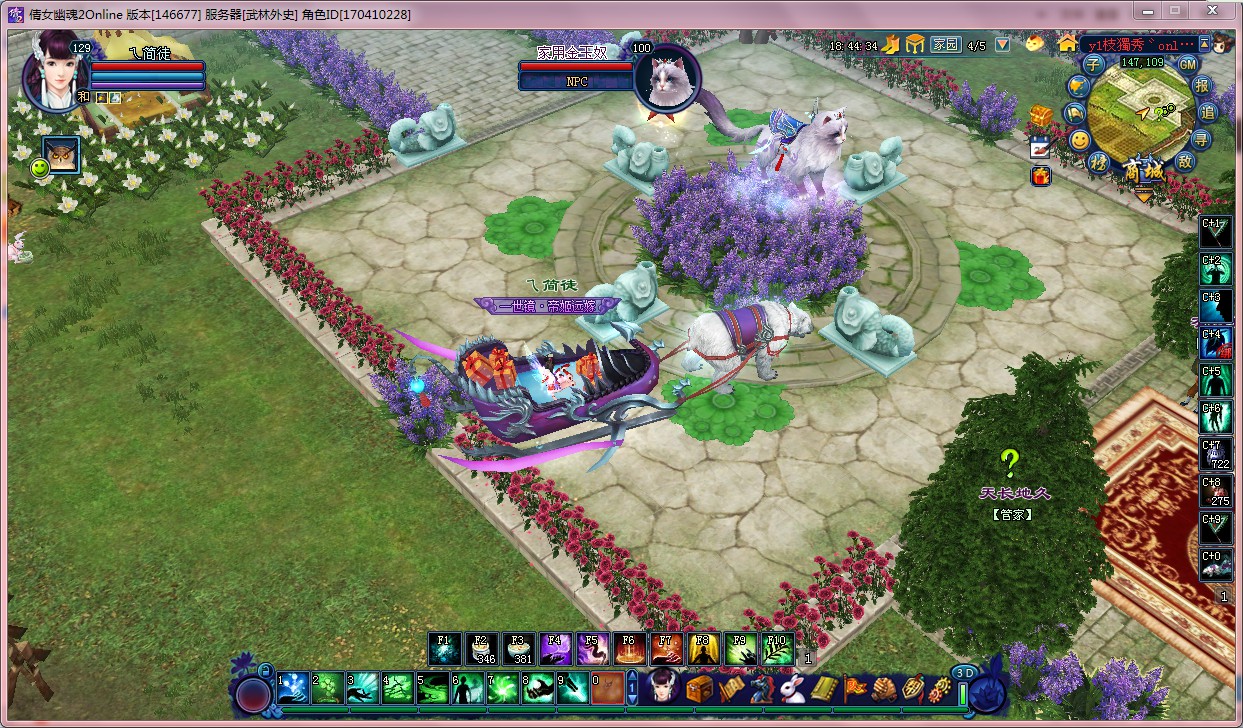Open the calendar sign-in icon
The width and height of the screenshot is (1243, 728).
coord(1040,145)
